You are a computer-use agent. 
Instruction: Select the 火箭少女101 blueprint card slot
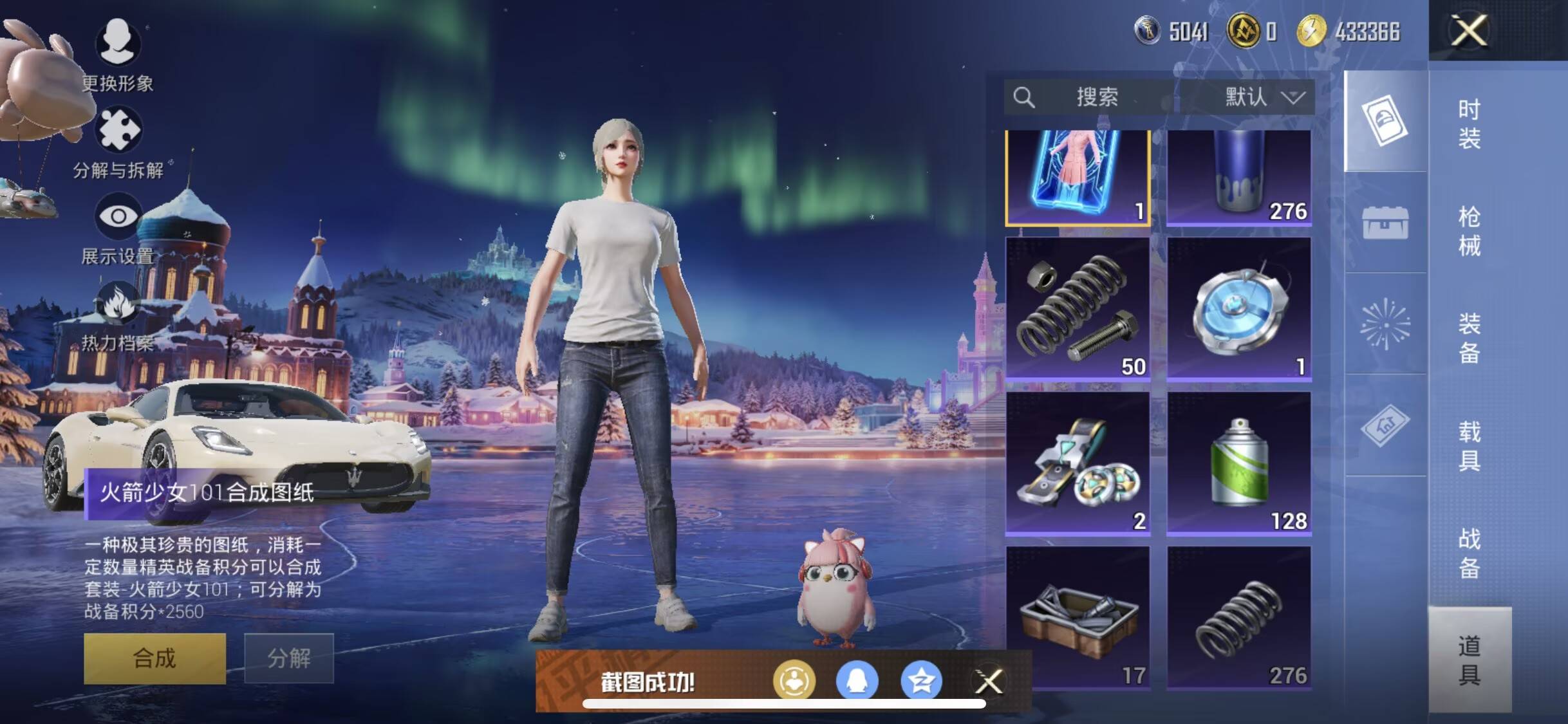tap(1077, 176)
